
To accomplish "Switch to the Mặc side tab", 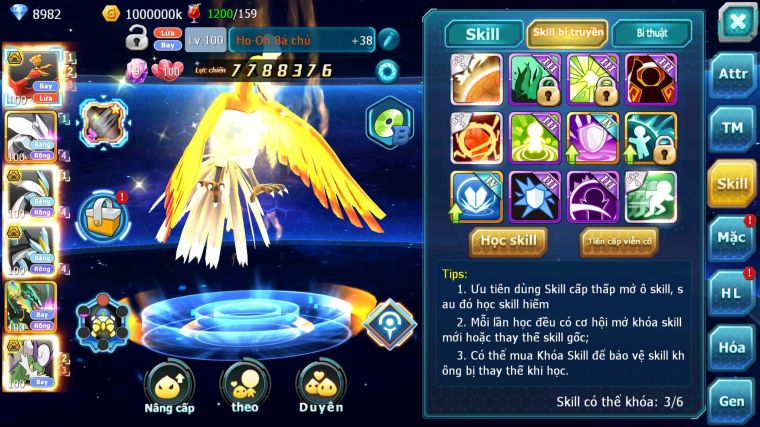I will (x=731, y=238).
